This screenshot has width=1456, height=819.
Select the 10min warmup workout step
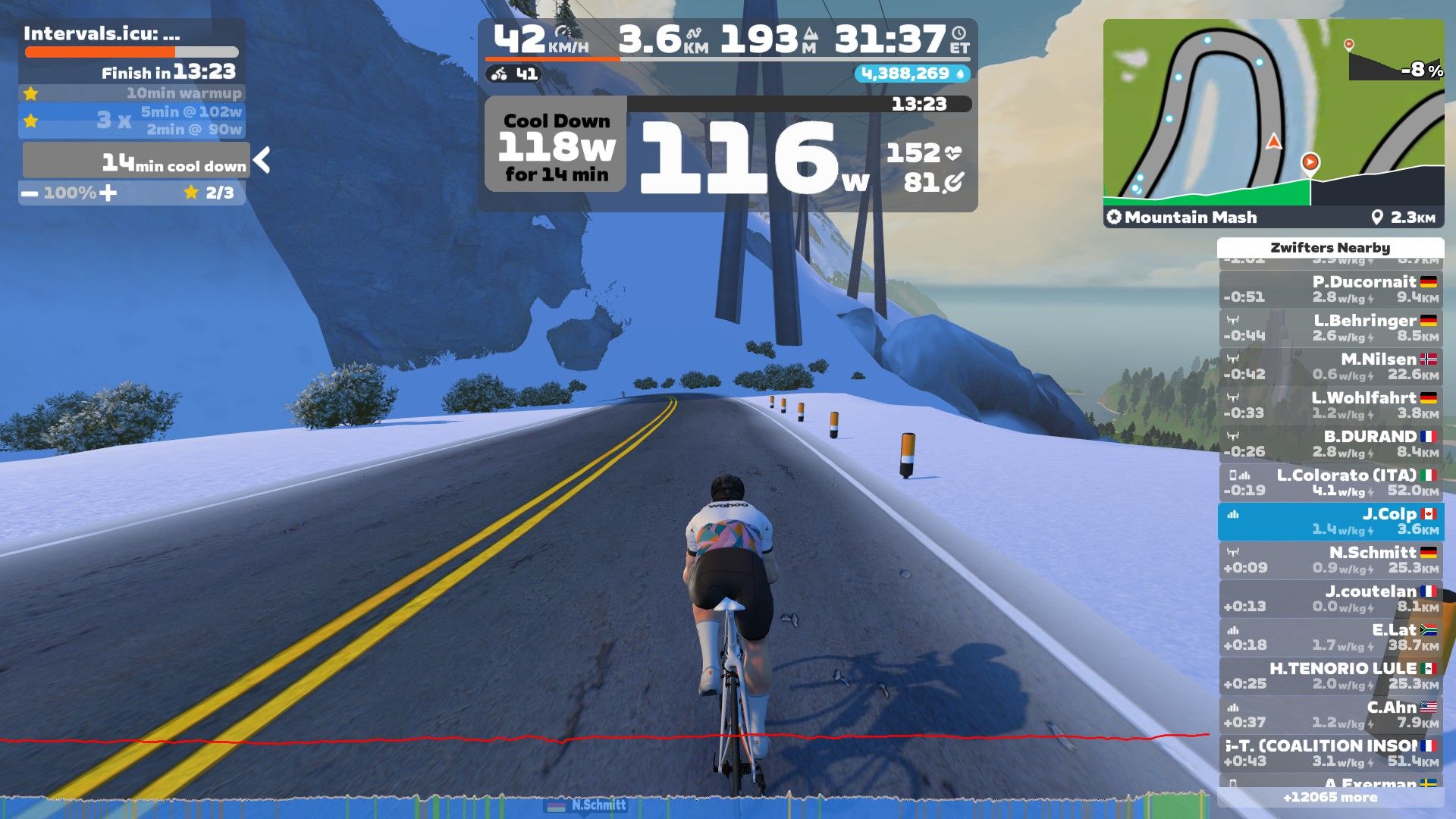point(133,93)
